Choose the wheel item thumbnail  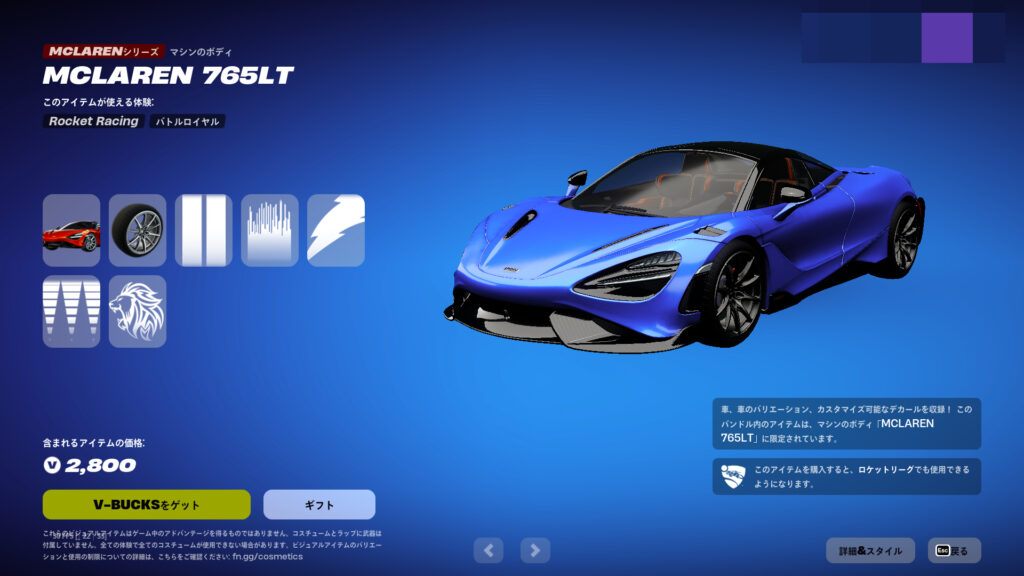click(137, 230)
